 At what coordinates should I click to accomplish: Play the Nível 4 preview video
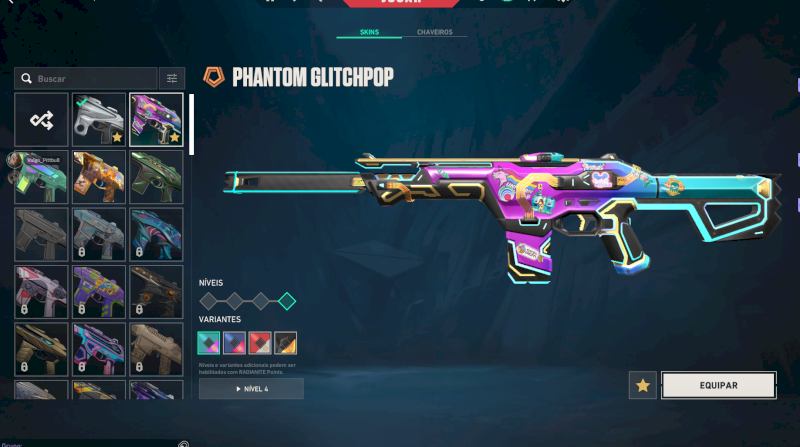click(x=251, y=388)
